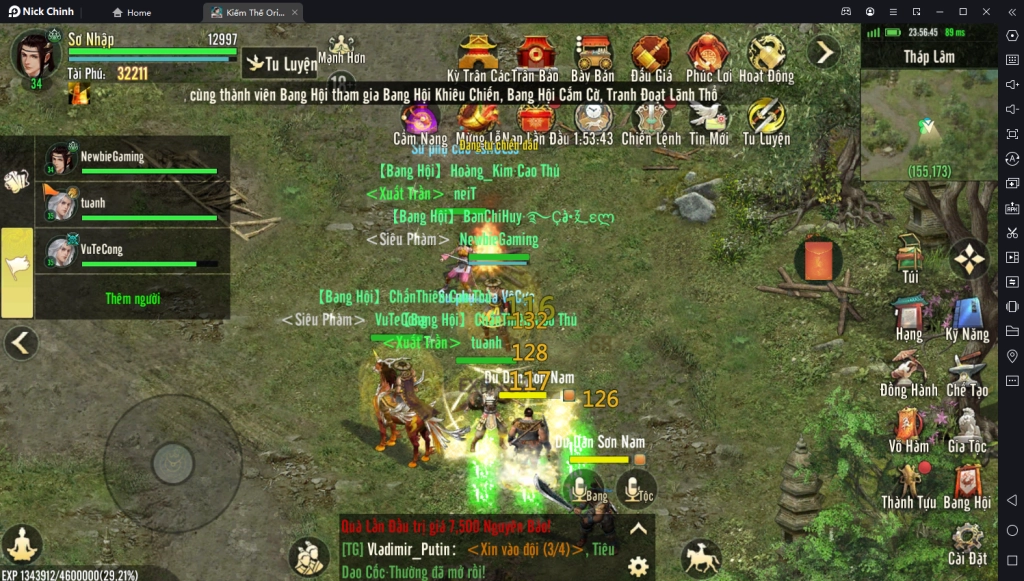
Task: Open chat settings gear icon
Action: coord(638,566)
